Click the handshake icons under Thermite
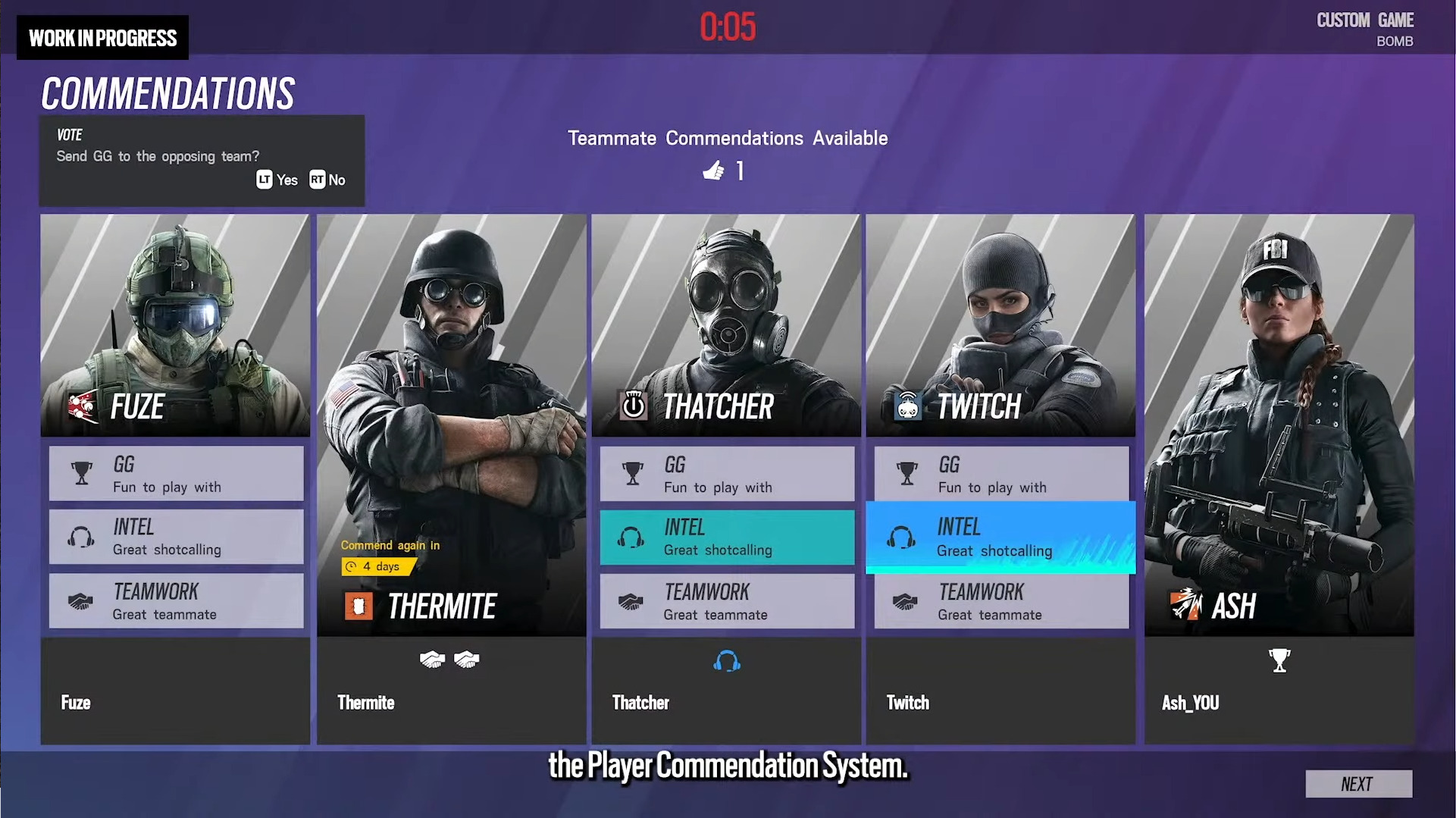This screenshot has width=1456, height=818. pyautogui.click(x=451, y=660)
